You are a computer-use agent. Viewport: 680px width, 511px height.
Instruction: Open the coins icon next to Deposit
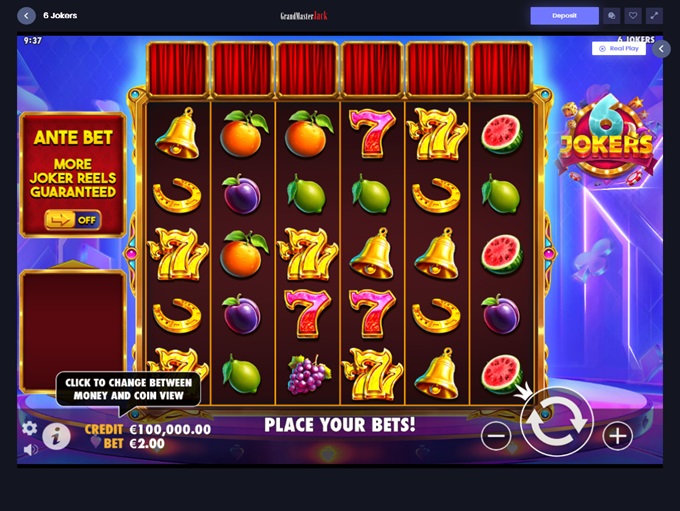tap(612, 16)
